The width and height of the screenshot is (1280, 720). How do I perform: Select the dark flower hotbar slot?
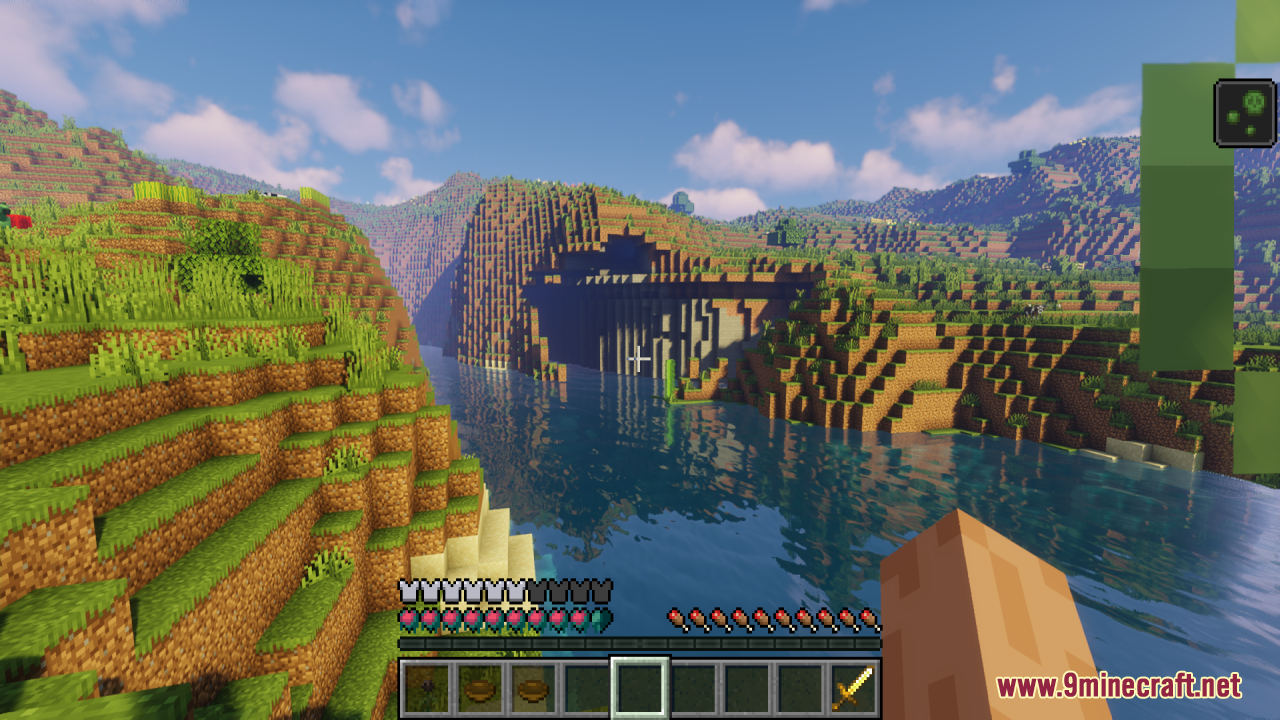[x=427, y=688]
